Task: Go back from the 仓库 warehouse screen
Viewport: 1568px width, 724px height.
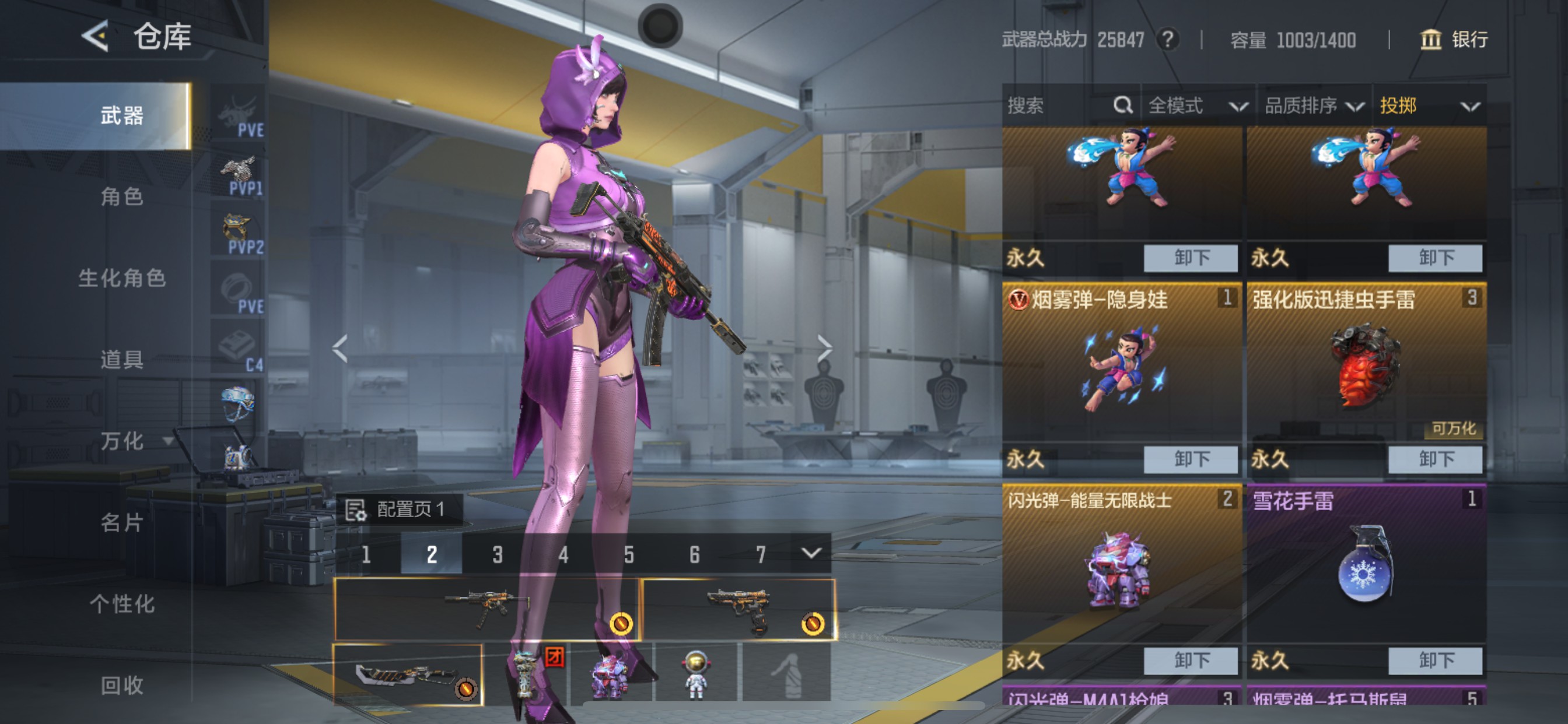Action: [96, 36]
